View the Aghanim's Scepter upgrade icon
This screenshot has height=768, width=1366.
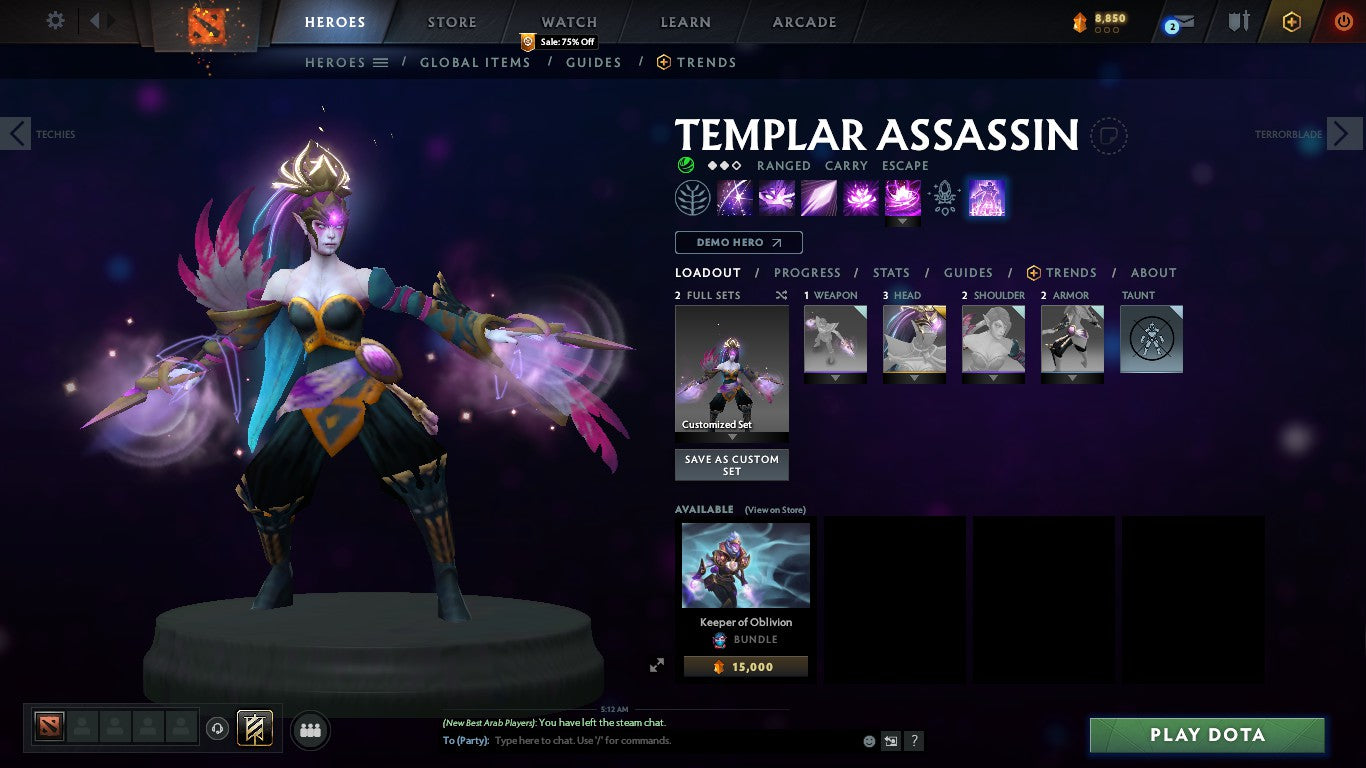click(943, 197)
